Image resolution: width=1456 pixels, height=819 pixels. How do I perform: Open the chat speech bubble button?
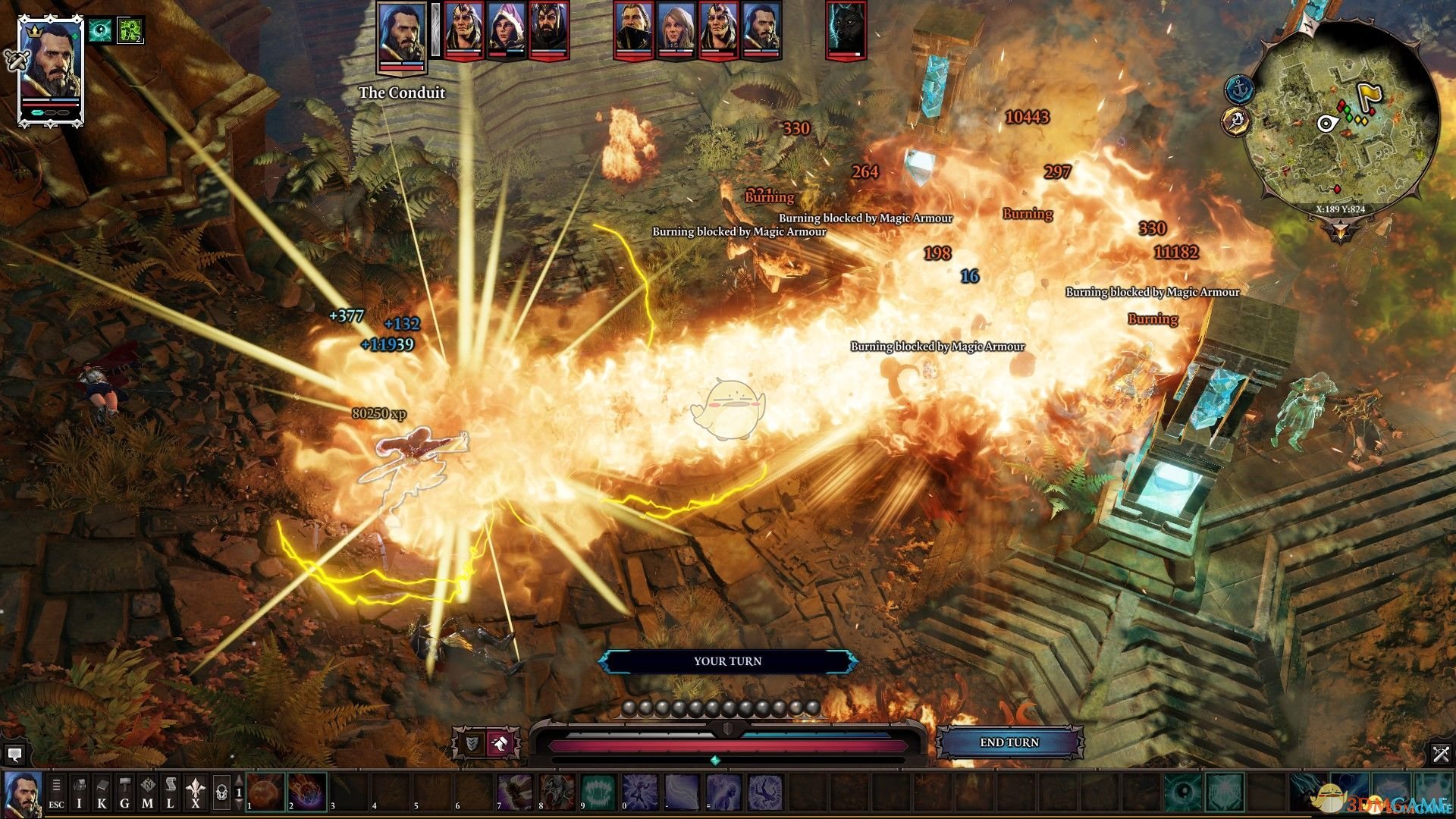pos(14,755)
